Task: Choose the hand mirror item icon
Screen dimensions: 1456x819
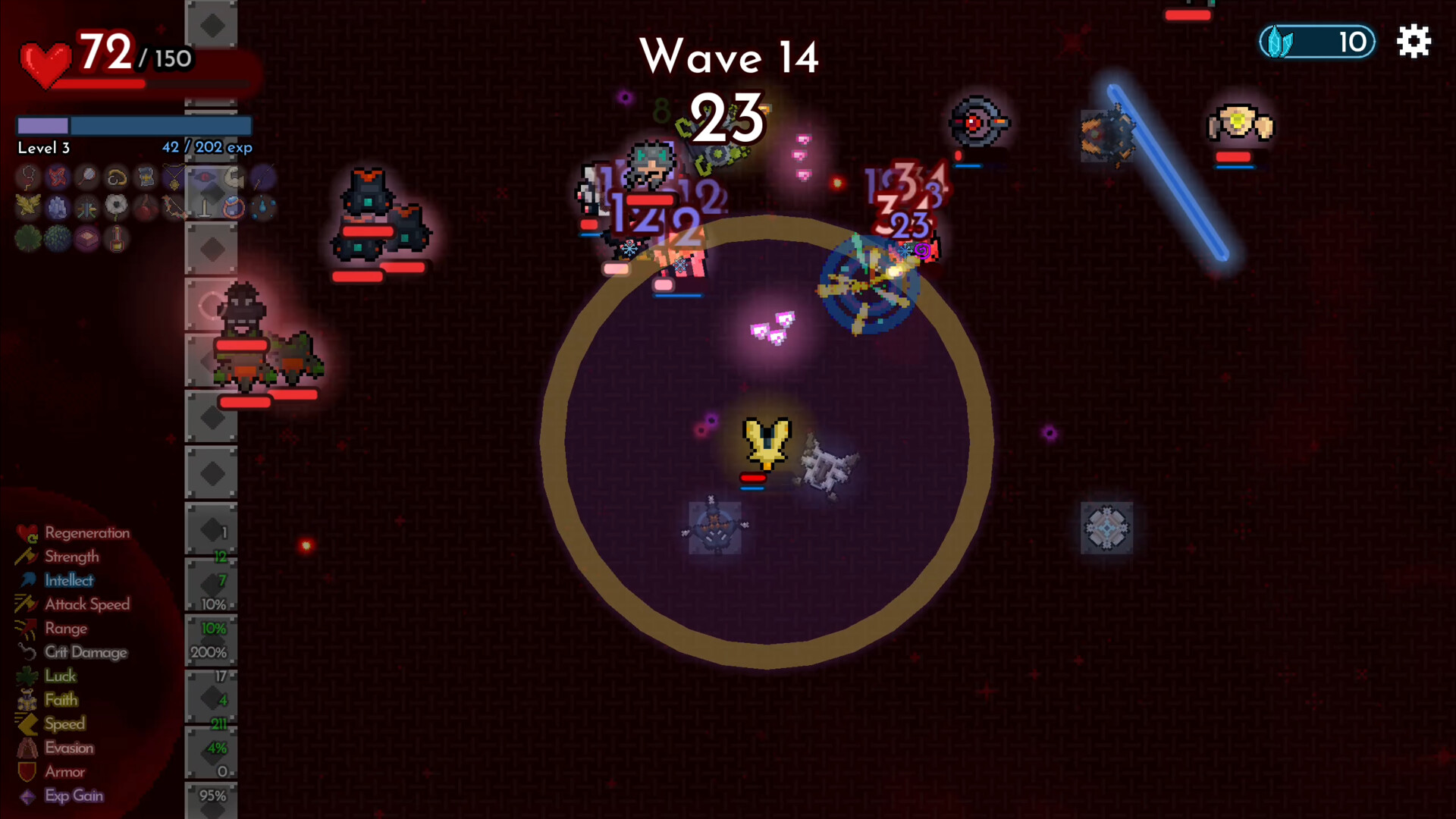Action: click(x=87, y=177)
